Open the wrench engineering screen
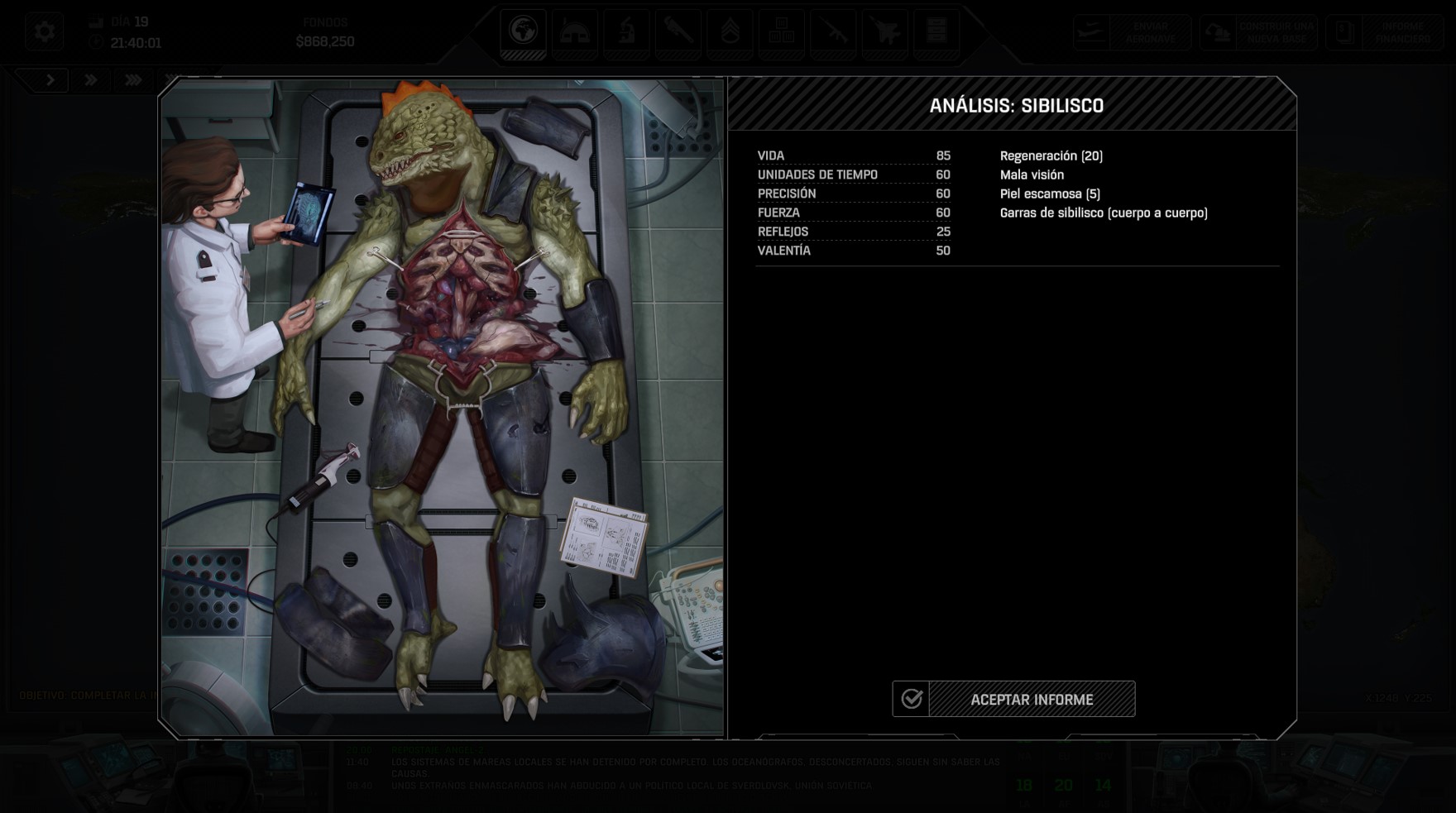The height and width of the screenshot is (813, 1456). [x=678, y=32]
